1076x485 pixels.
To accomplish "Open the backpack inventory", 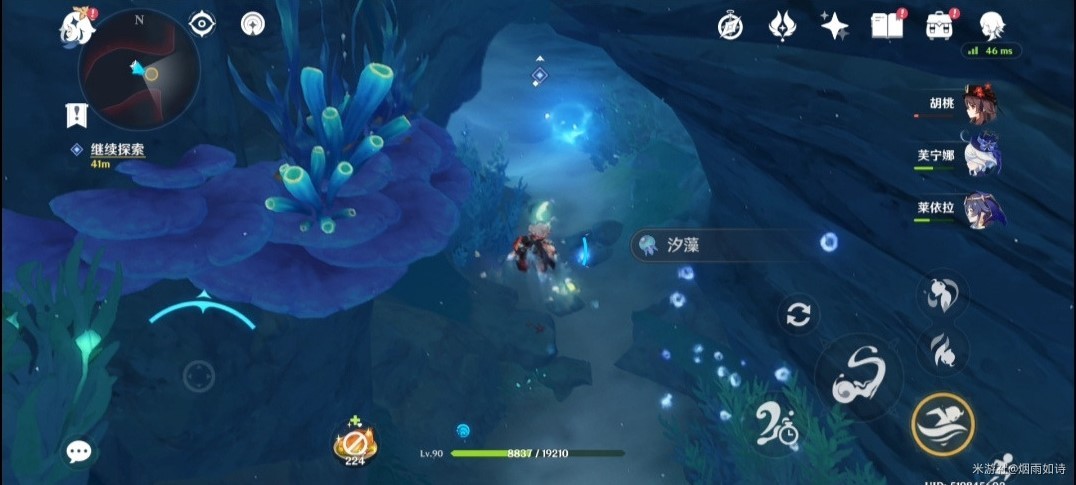I will (x=939, y=26).
